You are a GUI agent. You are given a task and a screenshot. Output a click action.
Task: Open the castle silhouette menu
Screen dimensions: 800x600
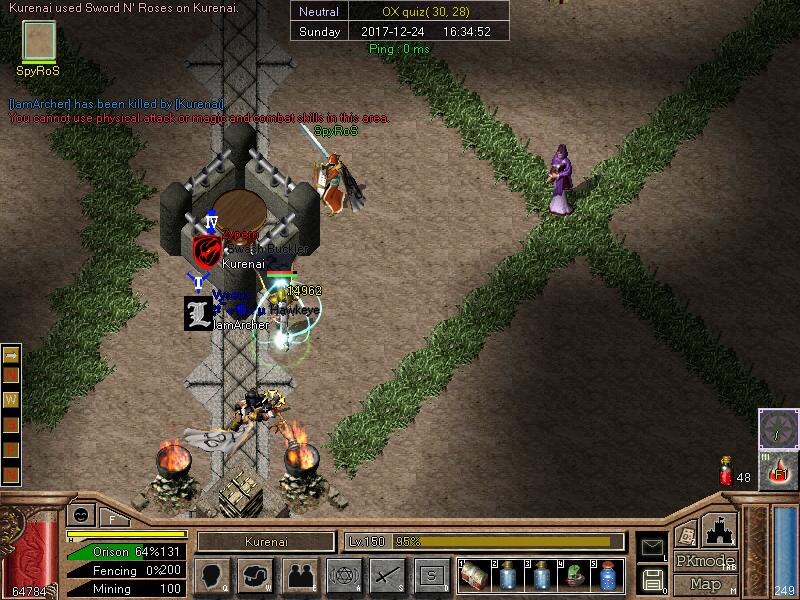(719, 529)
